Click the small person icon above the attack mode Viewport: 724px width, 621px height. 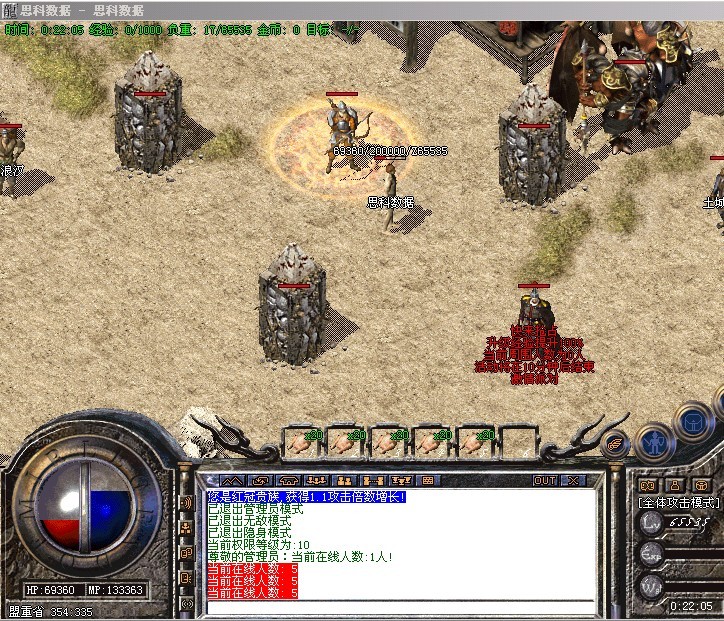pos(675,485)
